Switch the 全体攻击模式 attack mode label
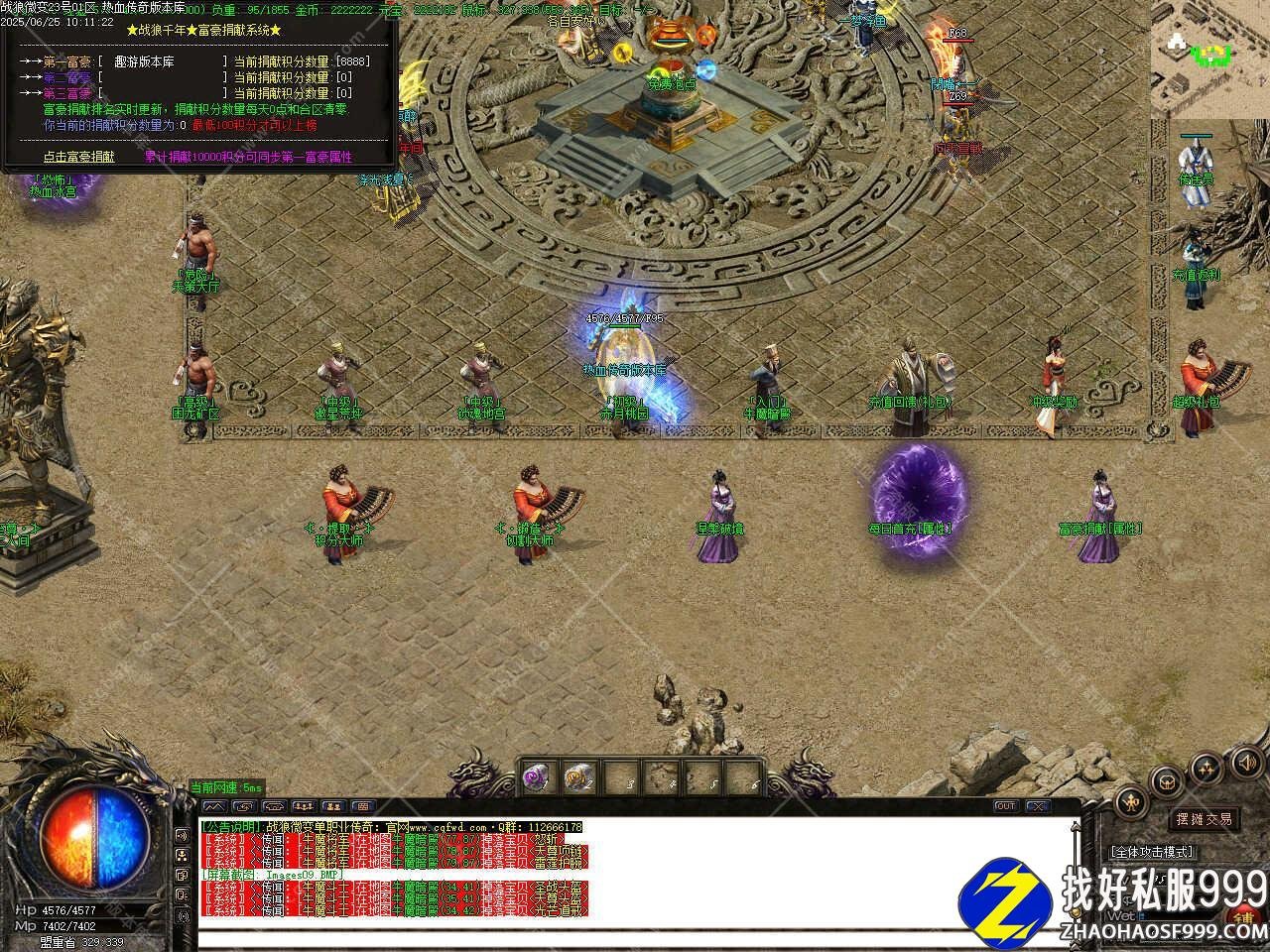Image resolution: width=1270 pixels, height=952 pixels. coord(1153,852)
